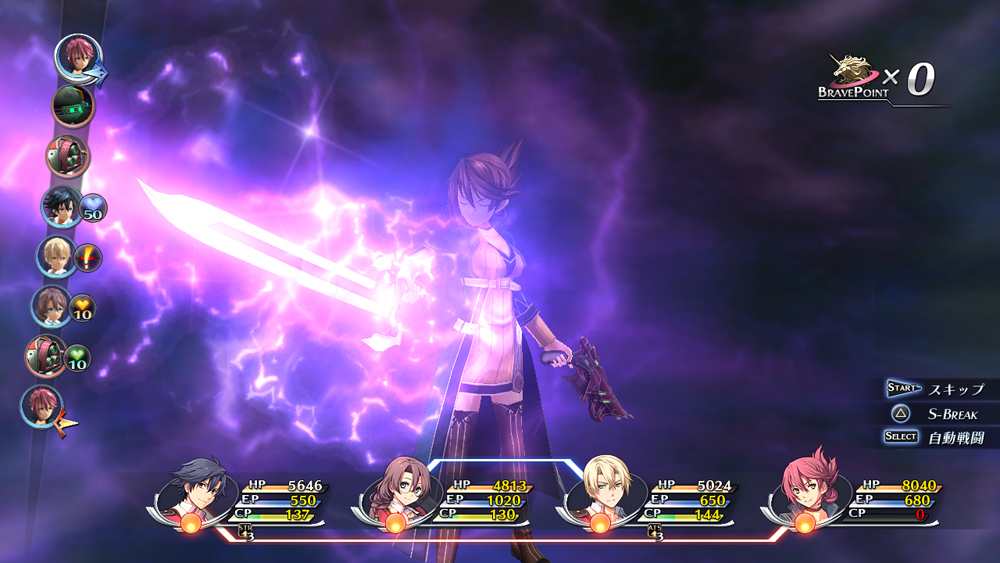Select dark-haired swordsman's turn order portrait
The width and height of the screenshot is (1000, 563).
[x=61, y=206]
